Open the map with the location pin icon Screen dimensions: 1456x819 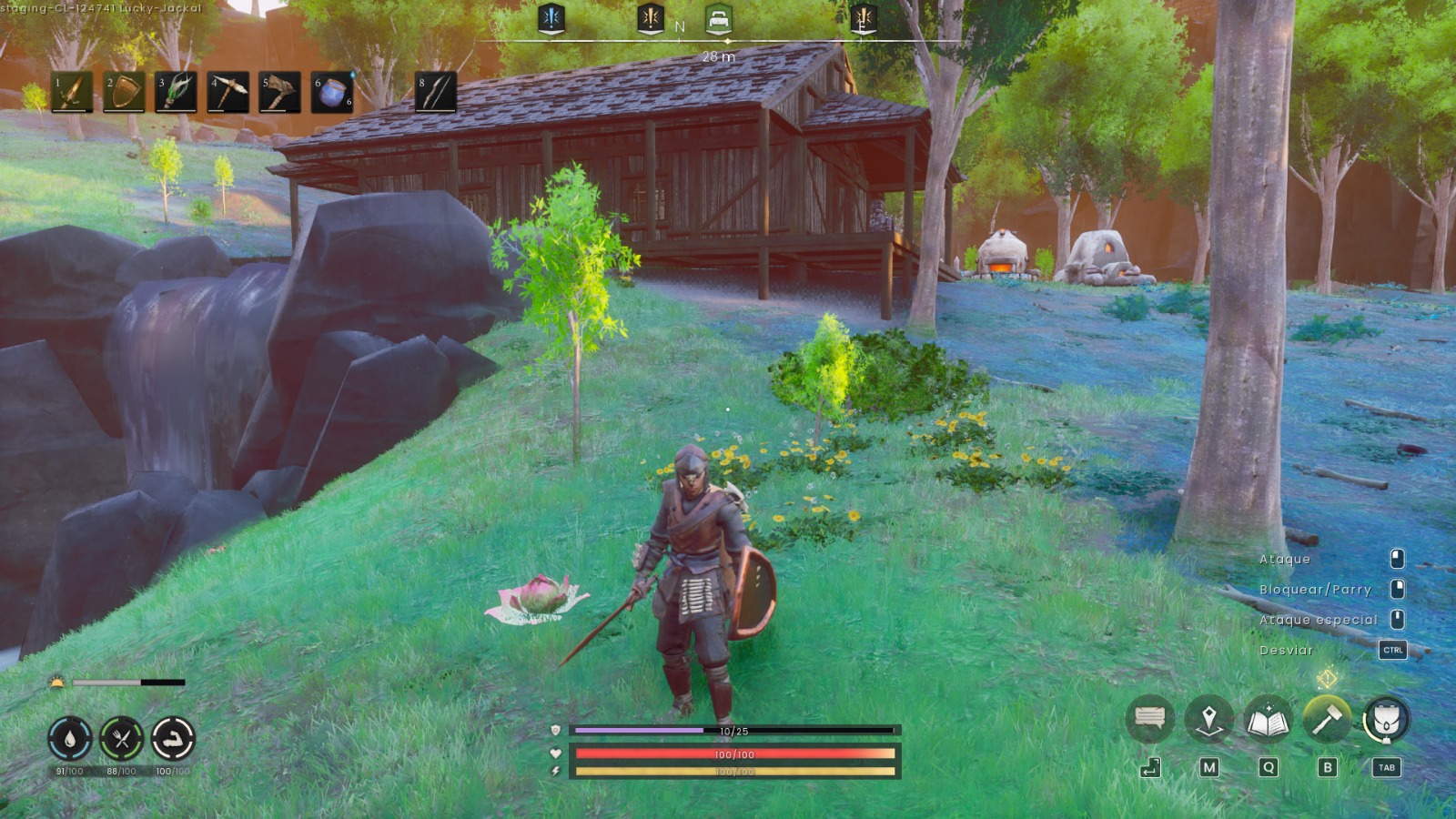1208,720
